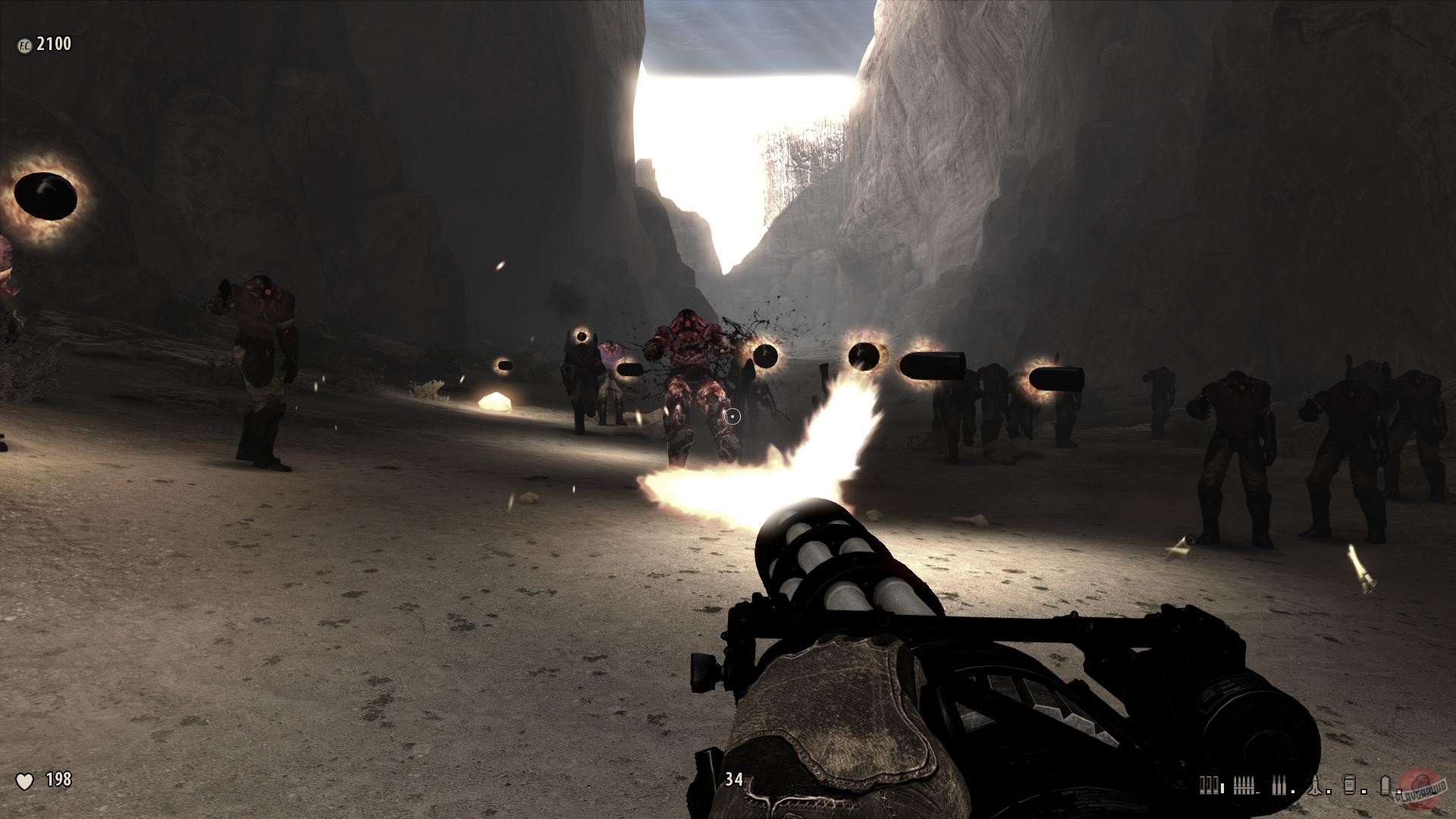
Task: Select the shotgun shells ammo icon
Action: [x=1208, y=786]
